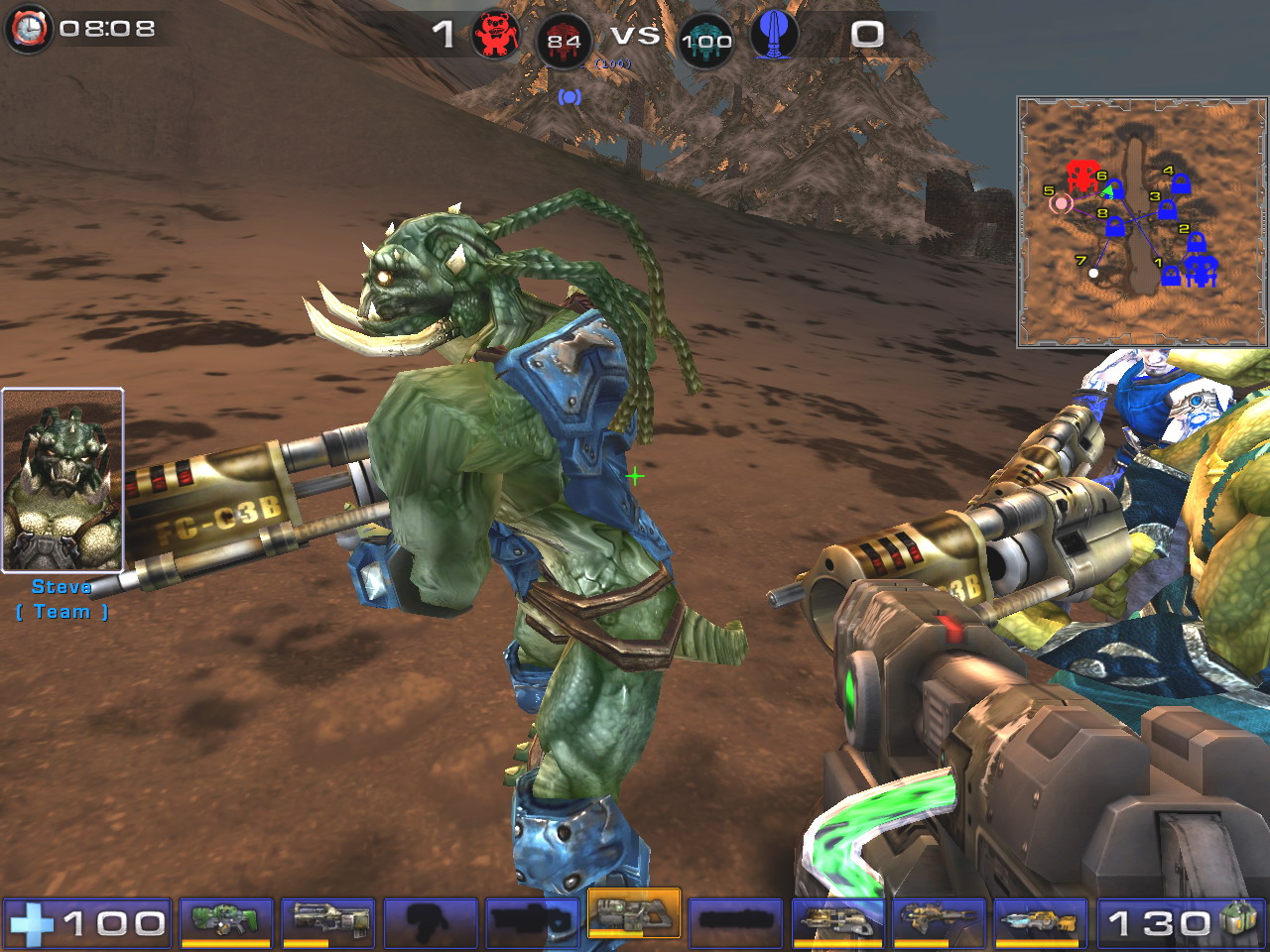
Task: Select the blue power core marker on the minimap
Action: 1201,270
